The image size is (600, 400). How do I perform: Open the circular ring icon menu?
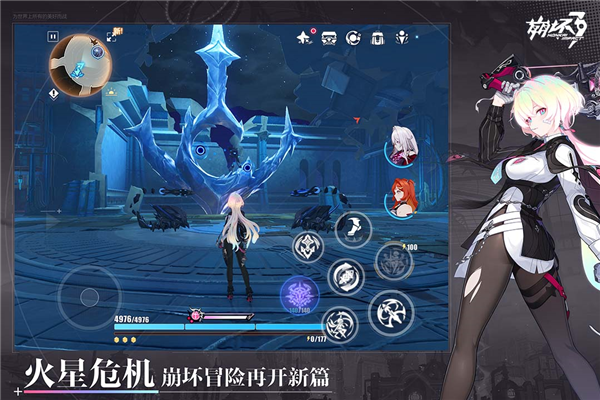point(354,37)
